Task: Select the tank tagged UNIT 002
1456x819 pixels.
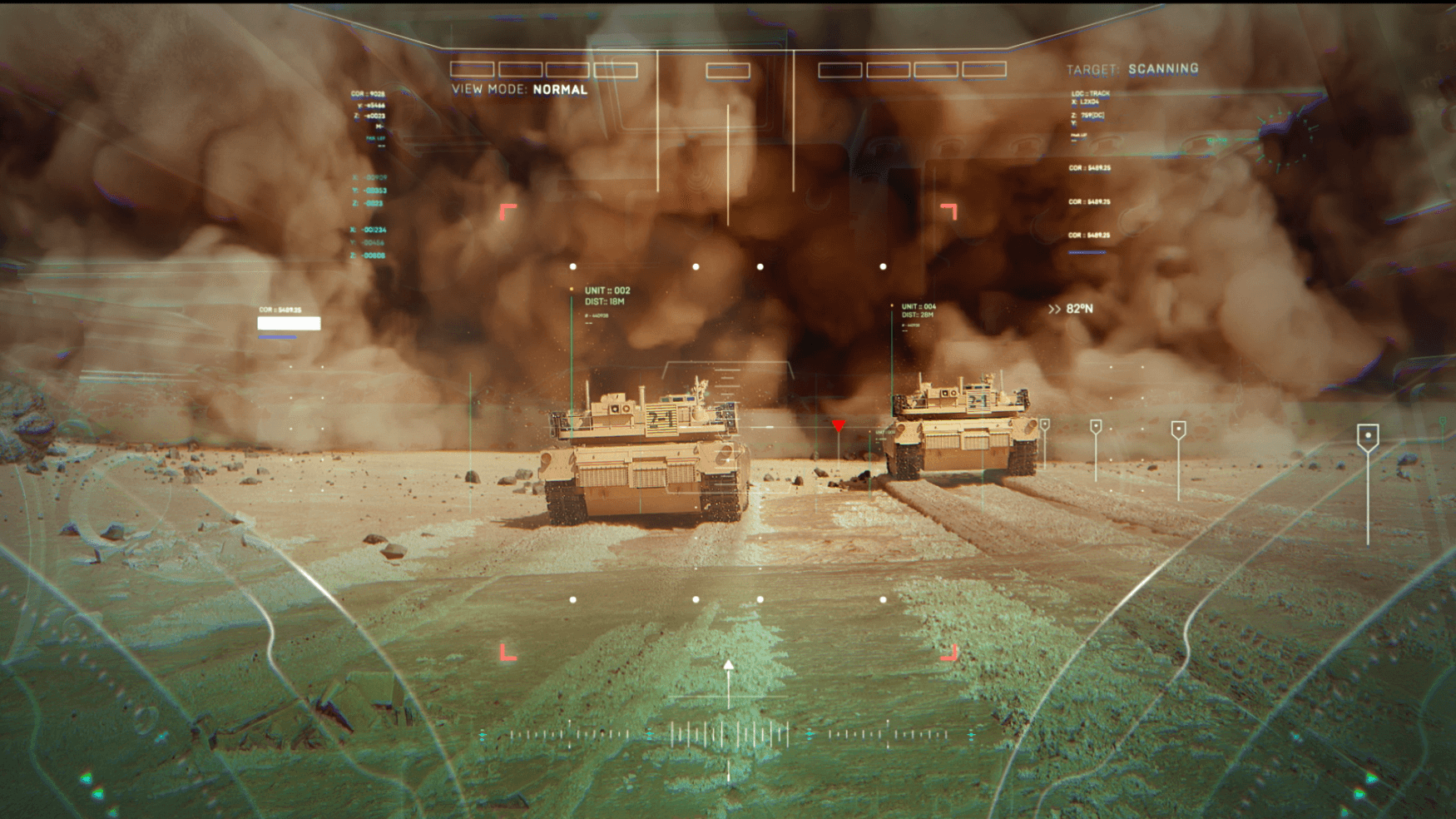Action: coord(645,456)
